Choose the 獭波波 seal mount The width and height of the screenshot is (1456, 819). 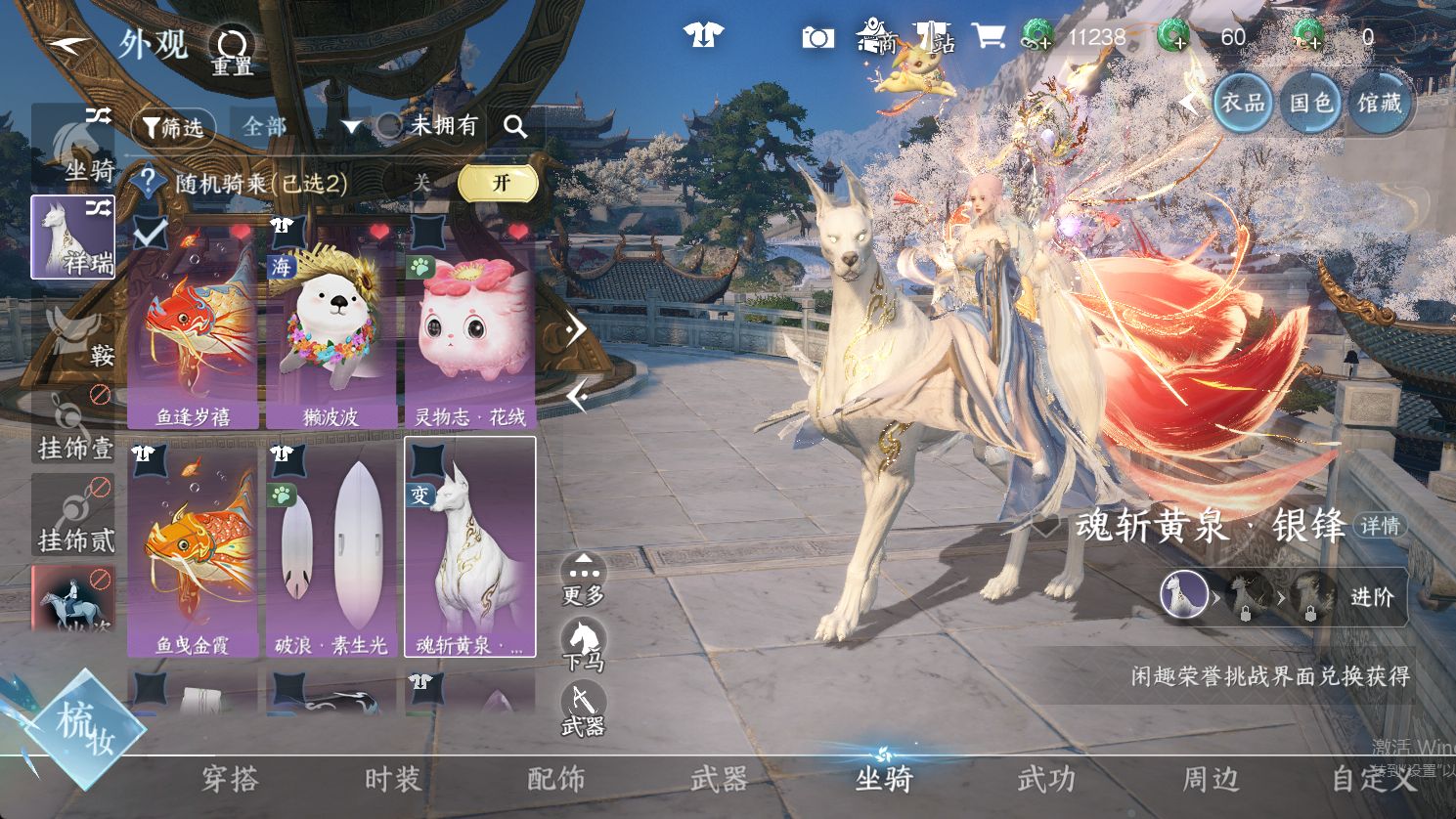click(x=331, y=324)
